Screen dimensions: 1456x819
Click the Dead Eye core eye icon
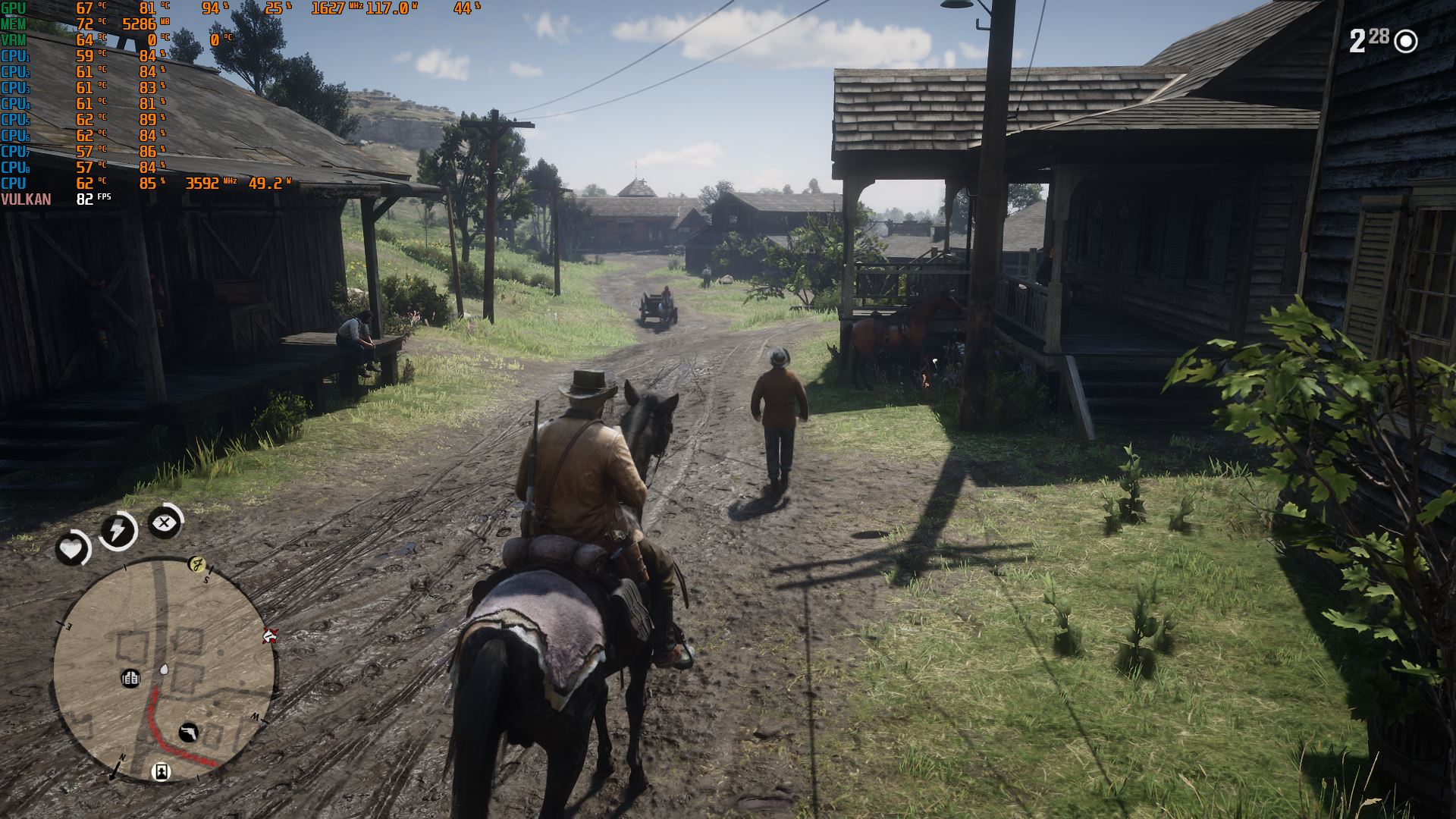[x=164, y=522]
